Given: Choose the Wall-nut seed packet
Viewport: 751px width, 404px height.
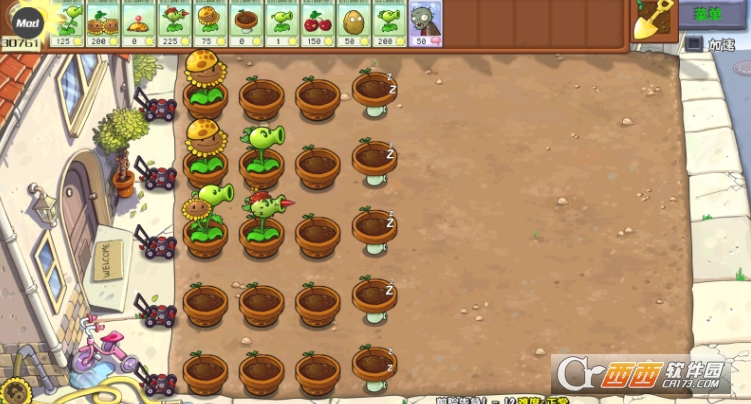Looking at the screenshot, I should [353, 23].
